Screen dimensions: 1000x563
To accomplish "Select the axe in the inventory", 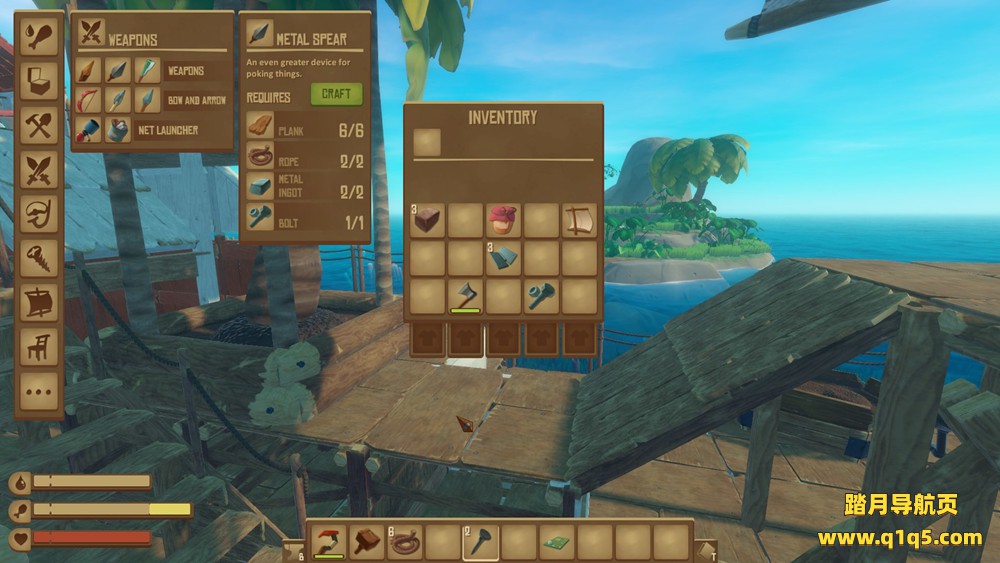I will pyautogui.click(x=465, y=296).
